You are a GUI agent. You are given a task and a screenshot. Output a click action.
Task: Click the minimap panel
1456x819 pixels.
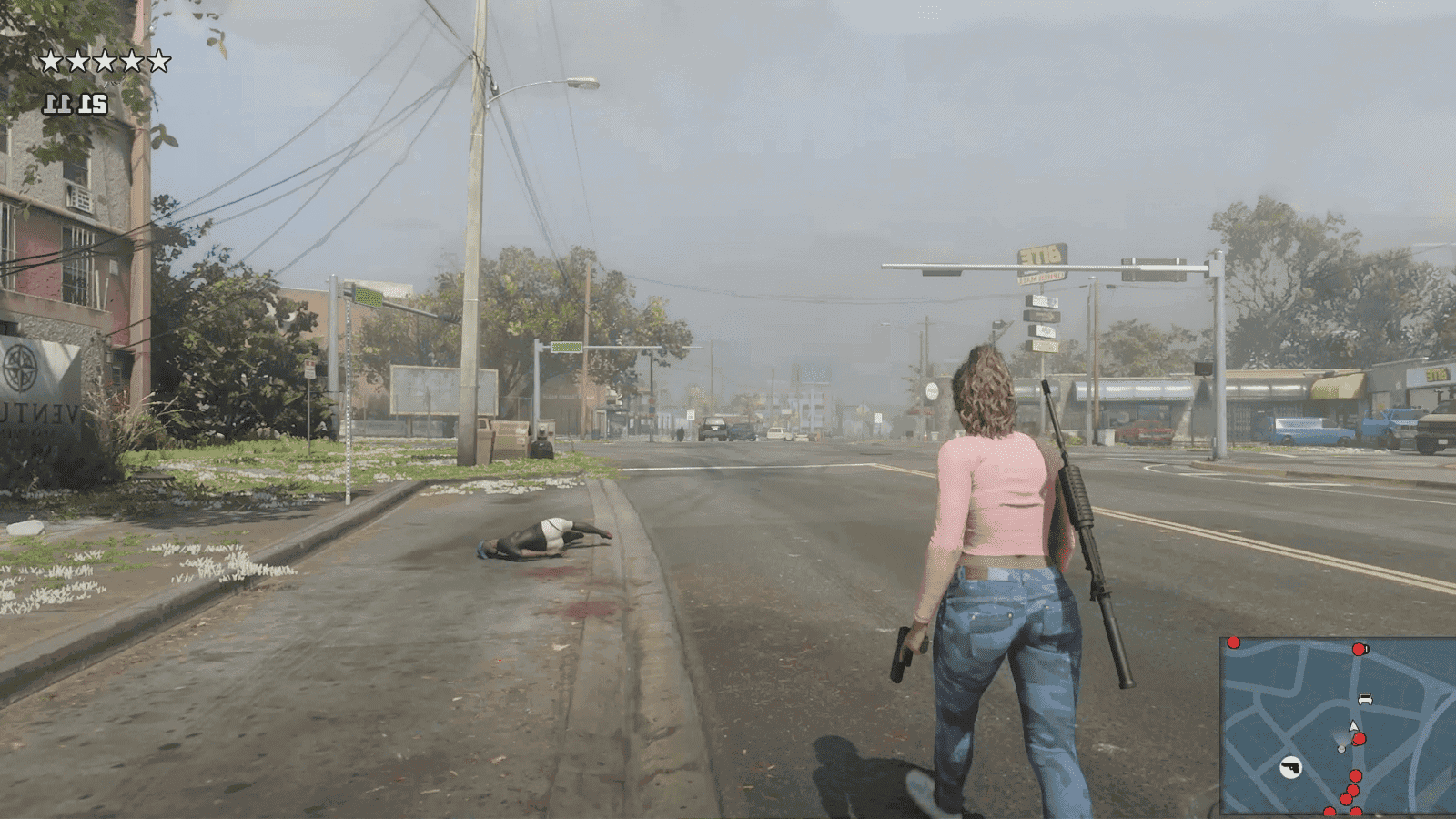pyautogui.click(x=1338, y=723)
